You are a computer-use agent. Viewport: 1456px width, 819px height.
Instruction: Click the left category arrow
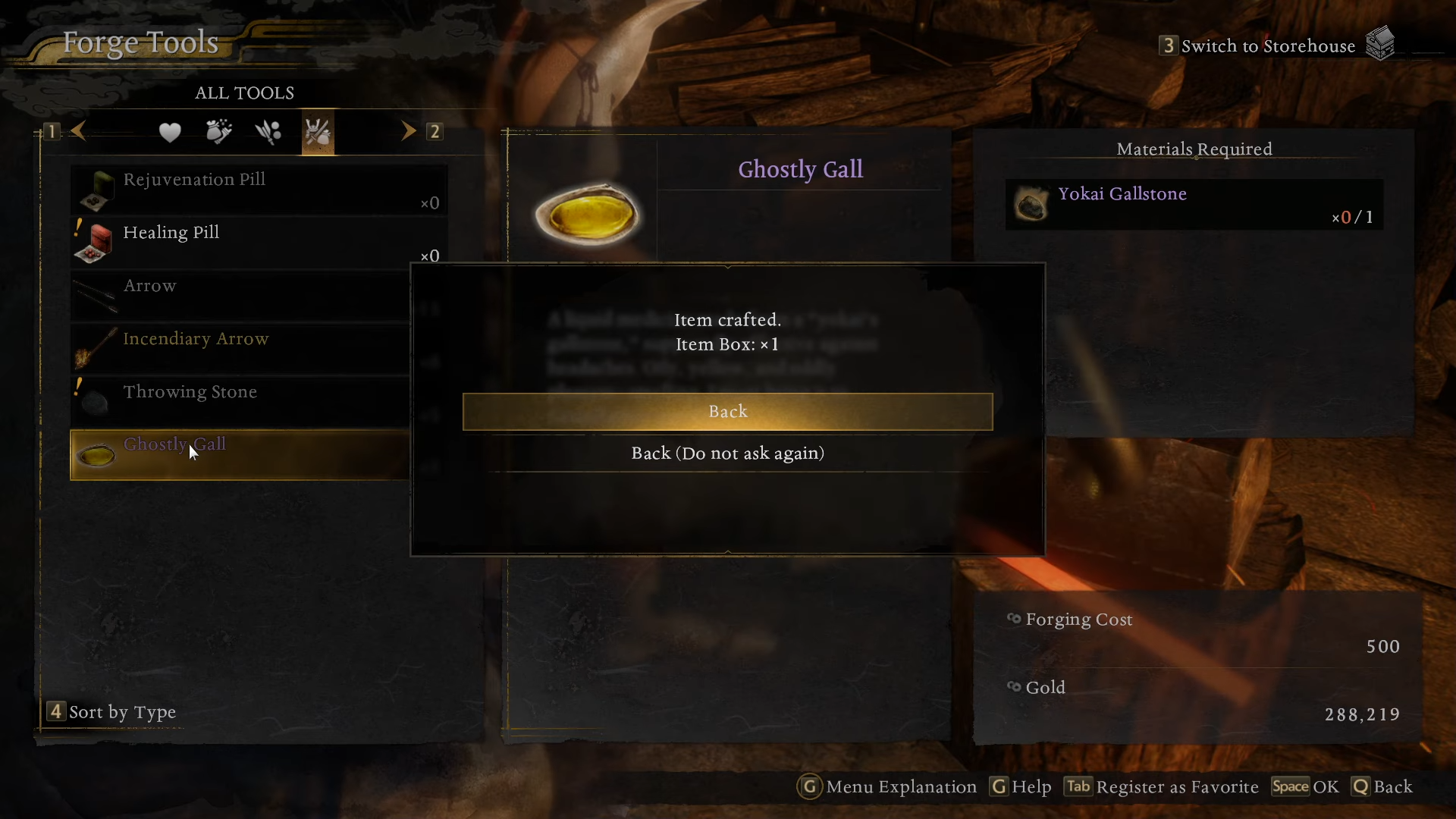coord(78,131)
